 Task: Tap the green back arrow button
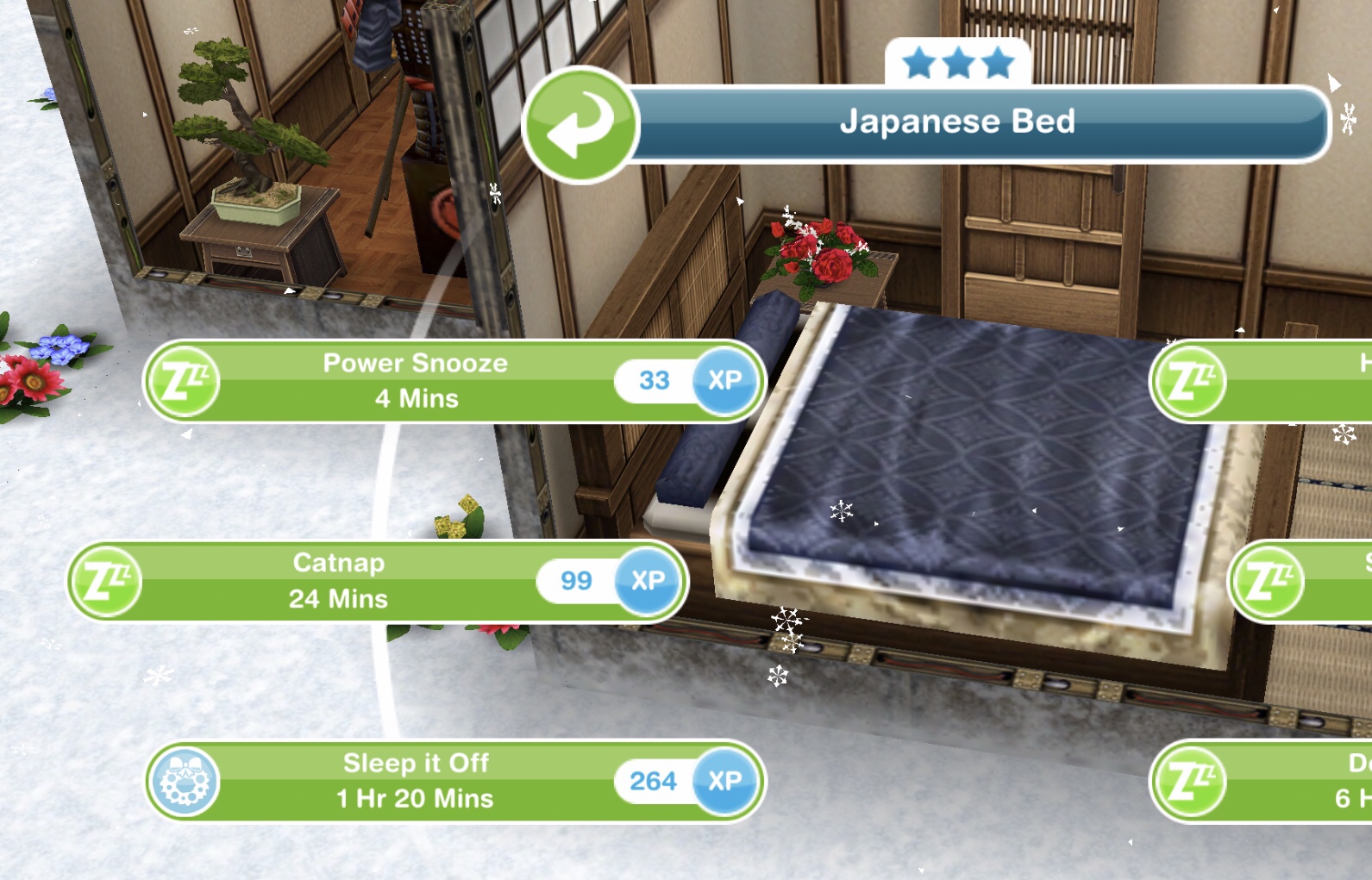coord(580,125)
